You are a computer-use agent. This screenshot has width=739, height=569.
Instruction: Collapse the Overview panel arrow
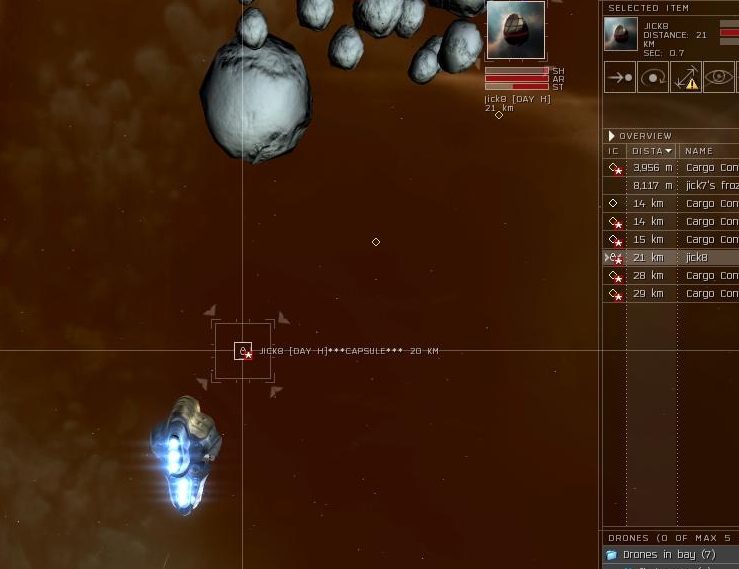(611, 136)
